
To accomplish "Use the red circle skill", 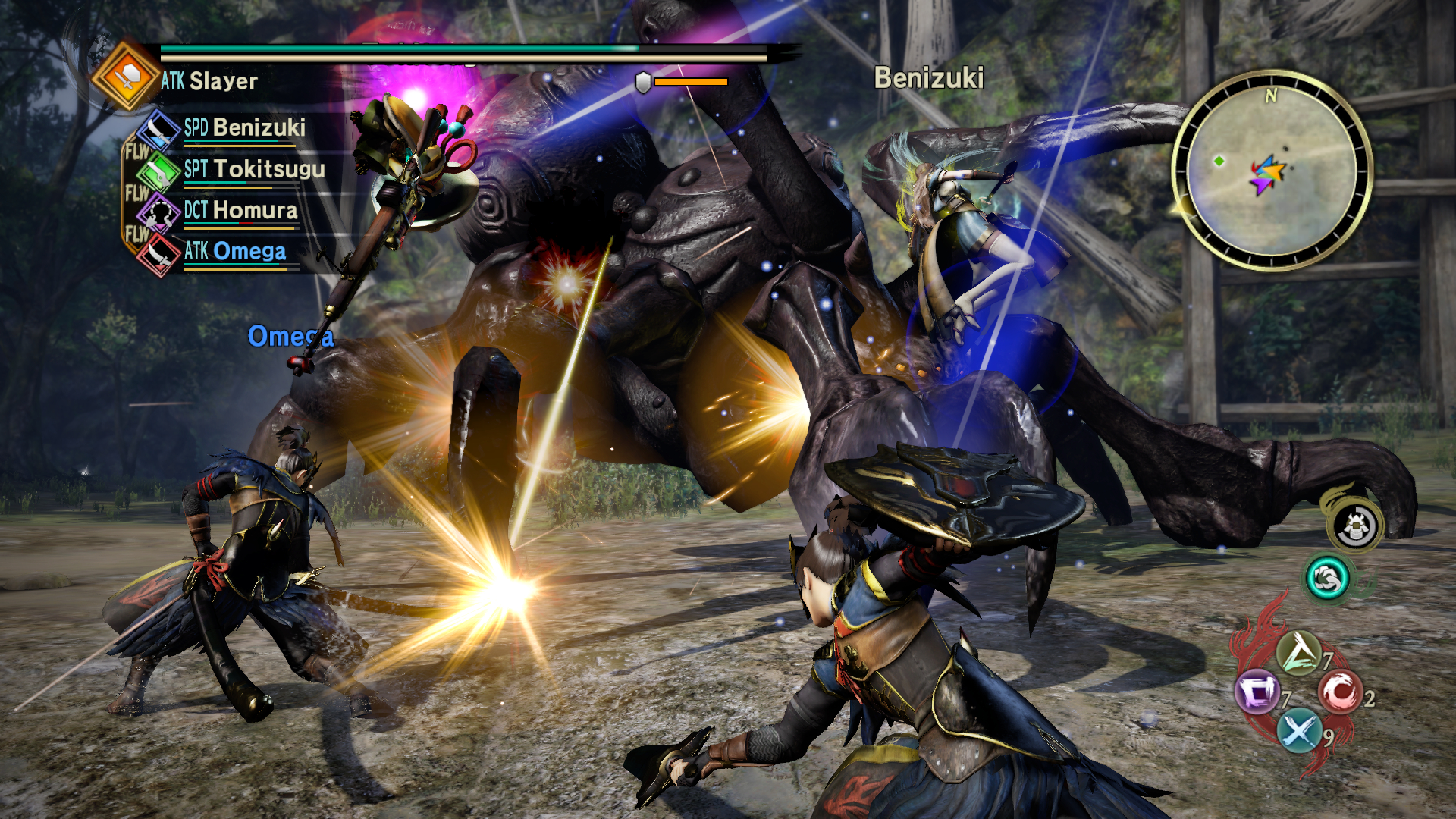I will [x=1340, y=692].
